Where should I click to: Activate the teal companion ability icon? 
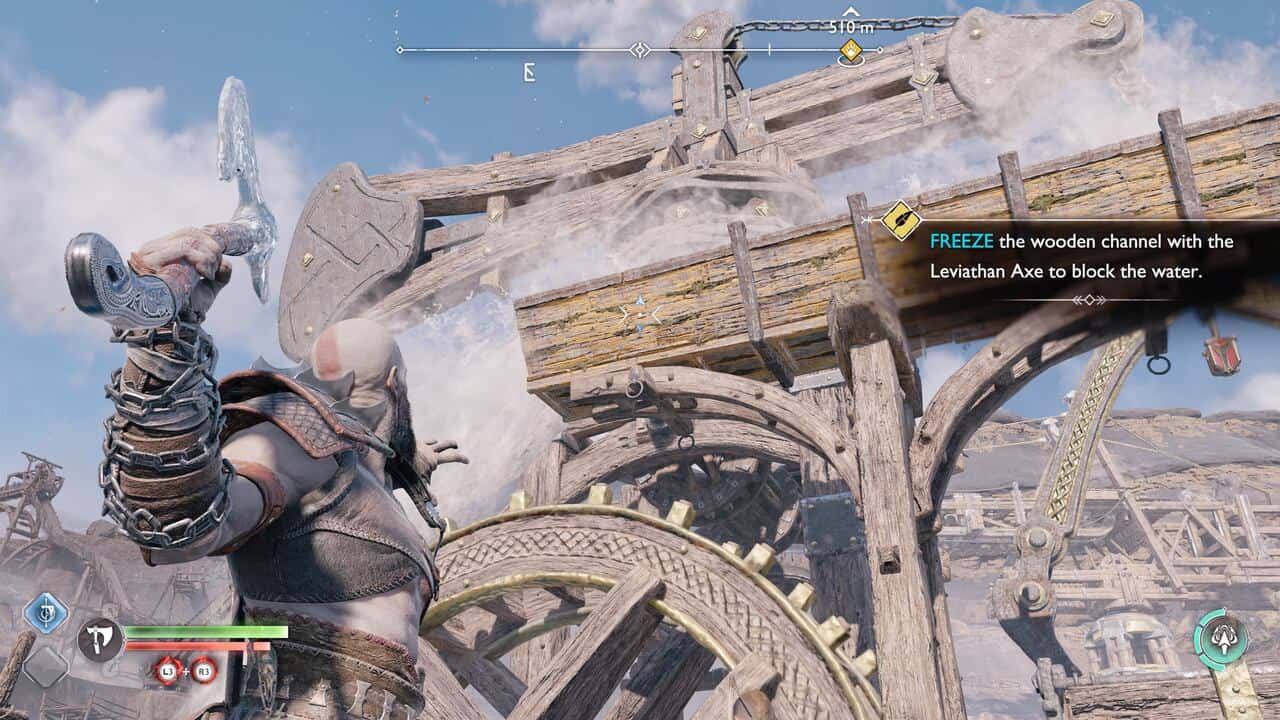1221,639
